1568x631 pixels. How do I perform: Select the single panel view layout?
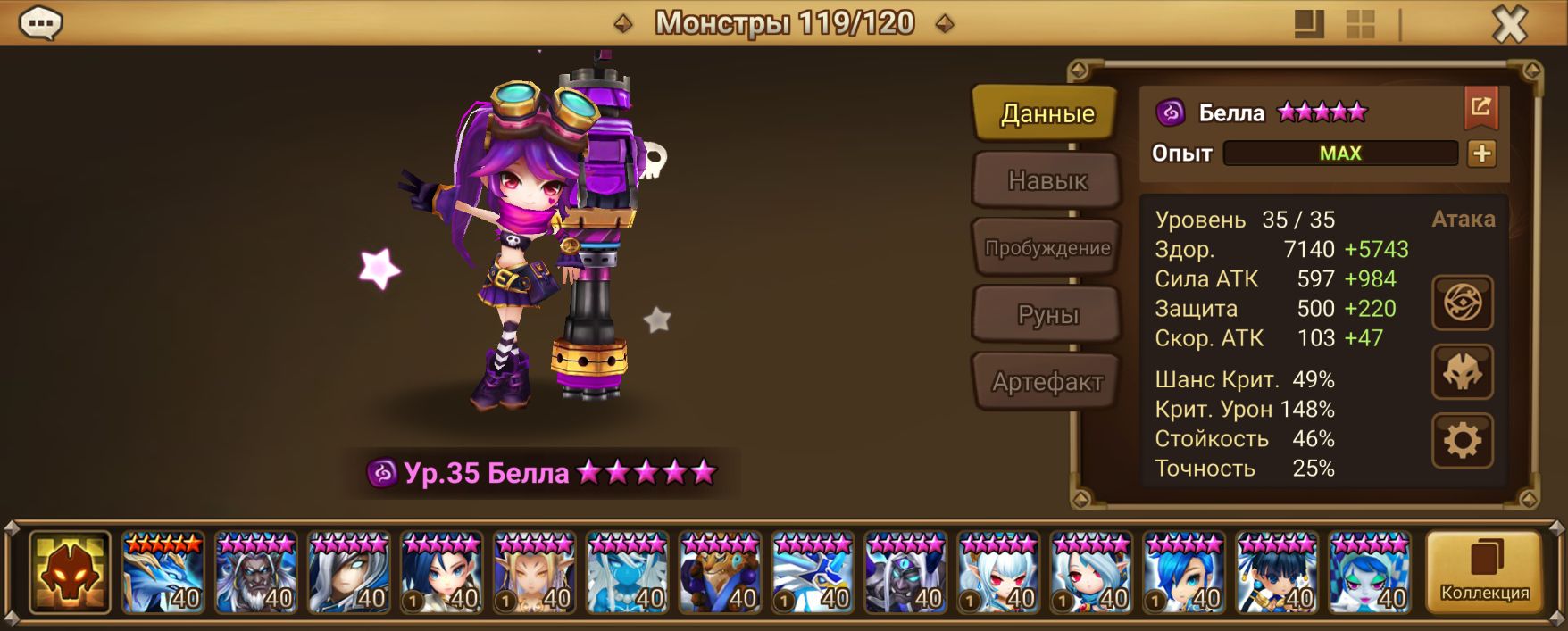coord(1309,24)
